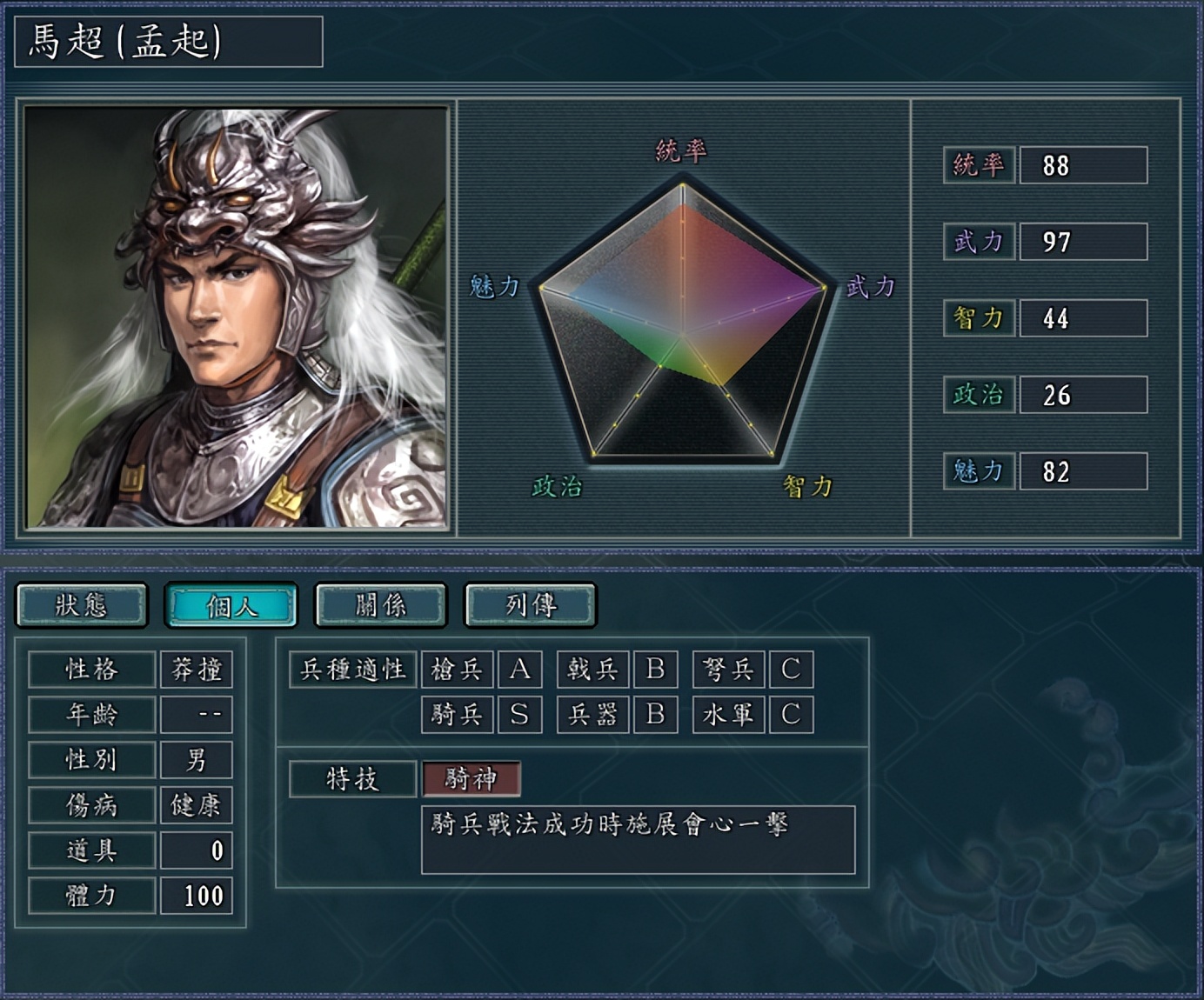Click the 槍兵 A aptitude grade

[x=521, y=670]
